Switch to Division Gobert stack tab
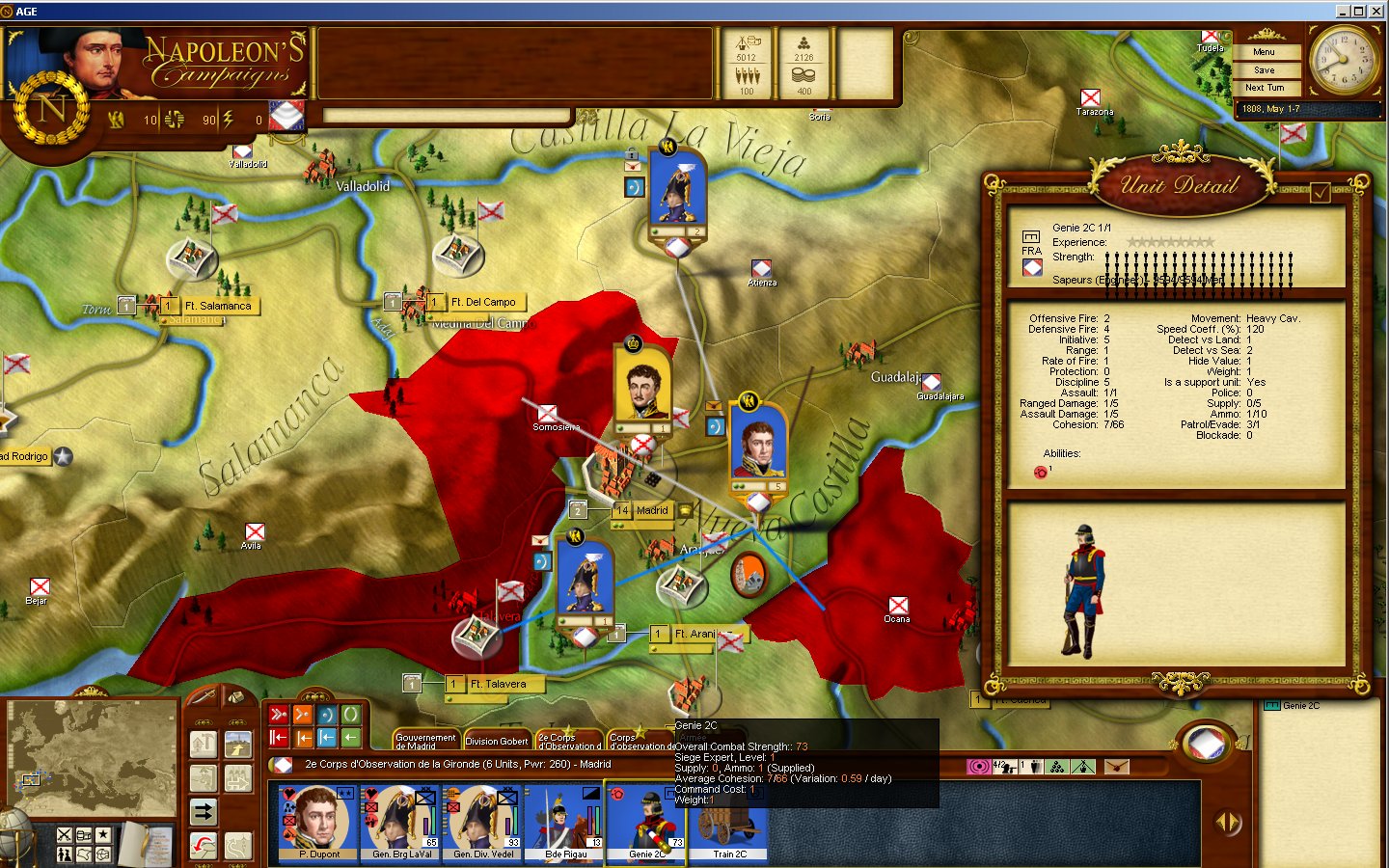 [496, 741]
